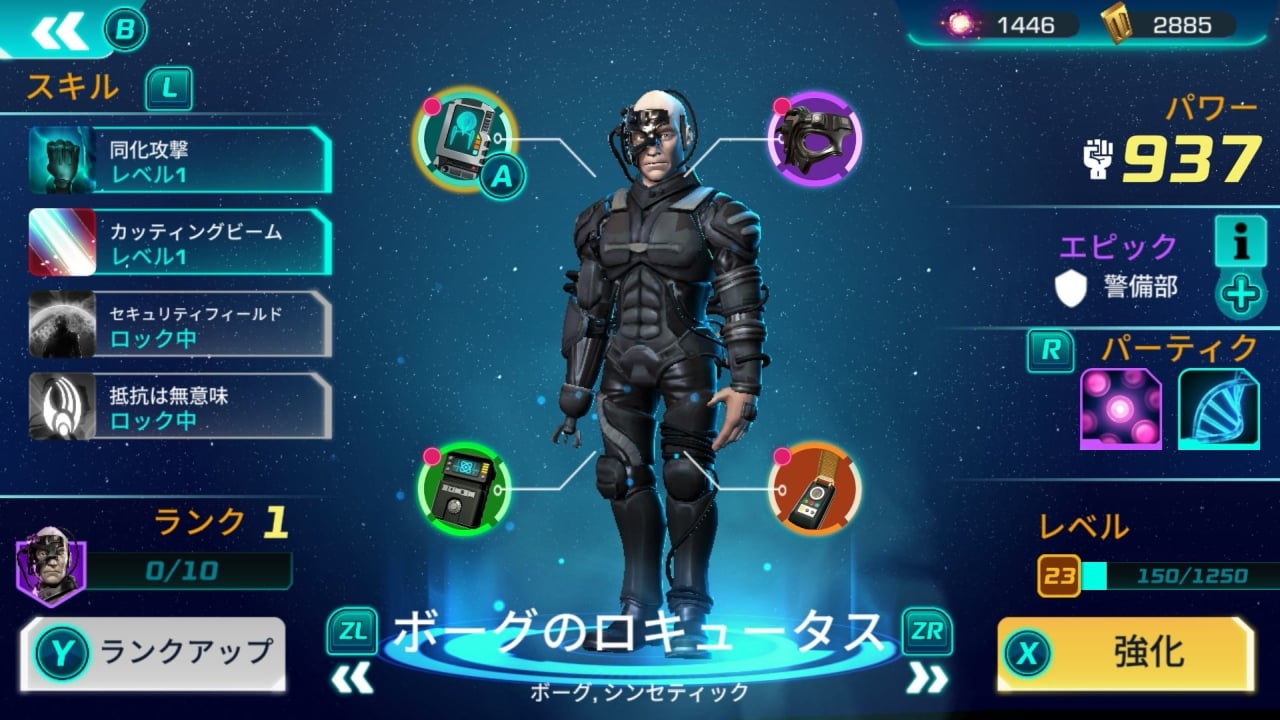Viewport: 1280px width, 720px height.
Task: Tap the ランクアップ button
Action: click(153, 653)
